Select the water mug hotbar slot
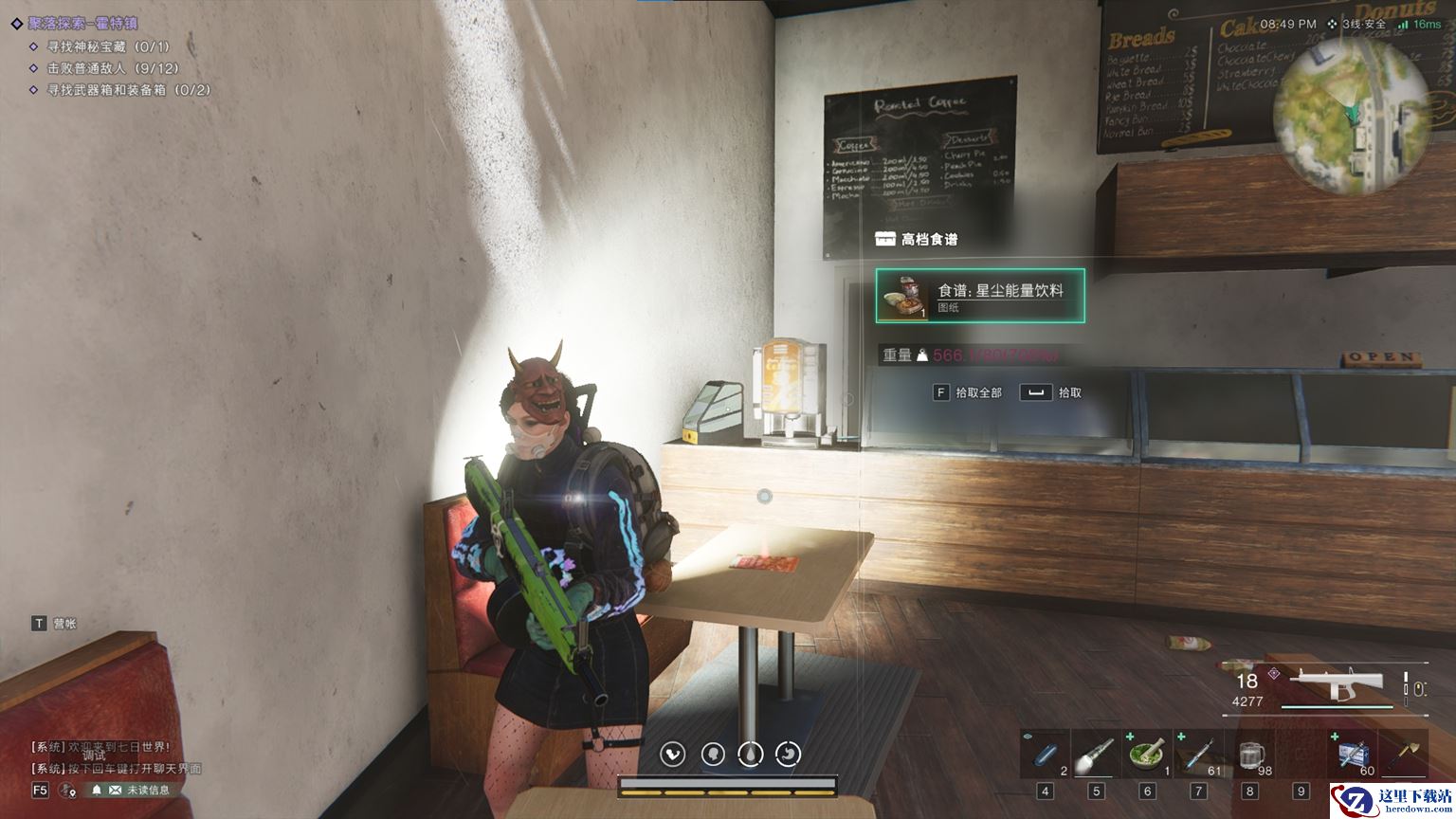This screenshot has width=1456, height=819. pyautogui.click(x=1249, y=755)
